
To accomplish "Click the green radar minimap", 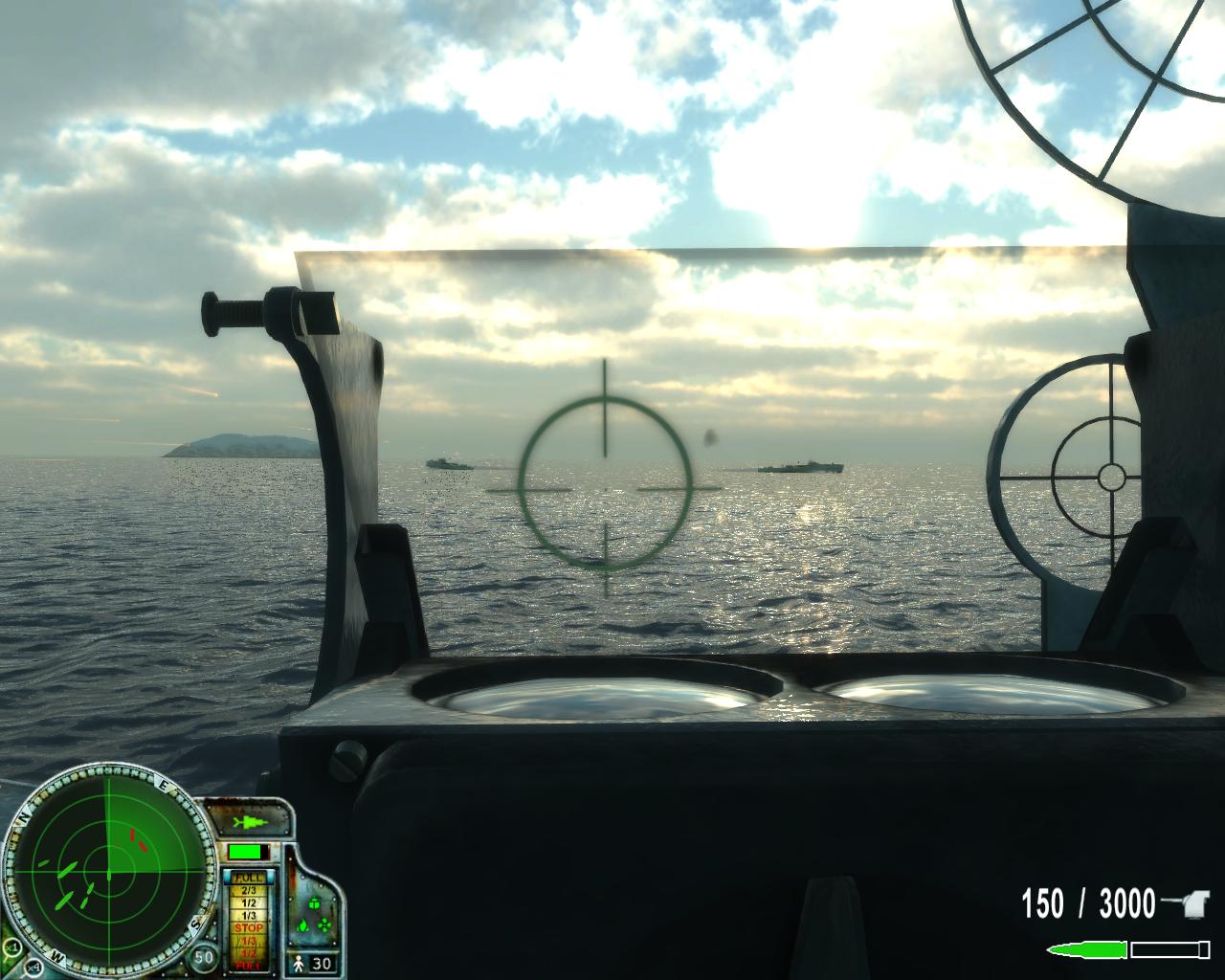I will 108,874.
